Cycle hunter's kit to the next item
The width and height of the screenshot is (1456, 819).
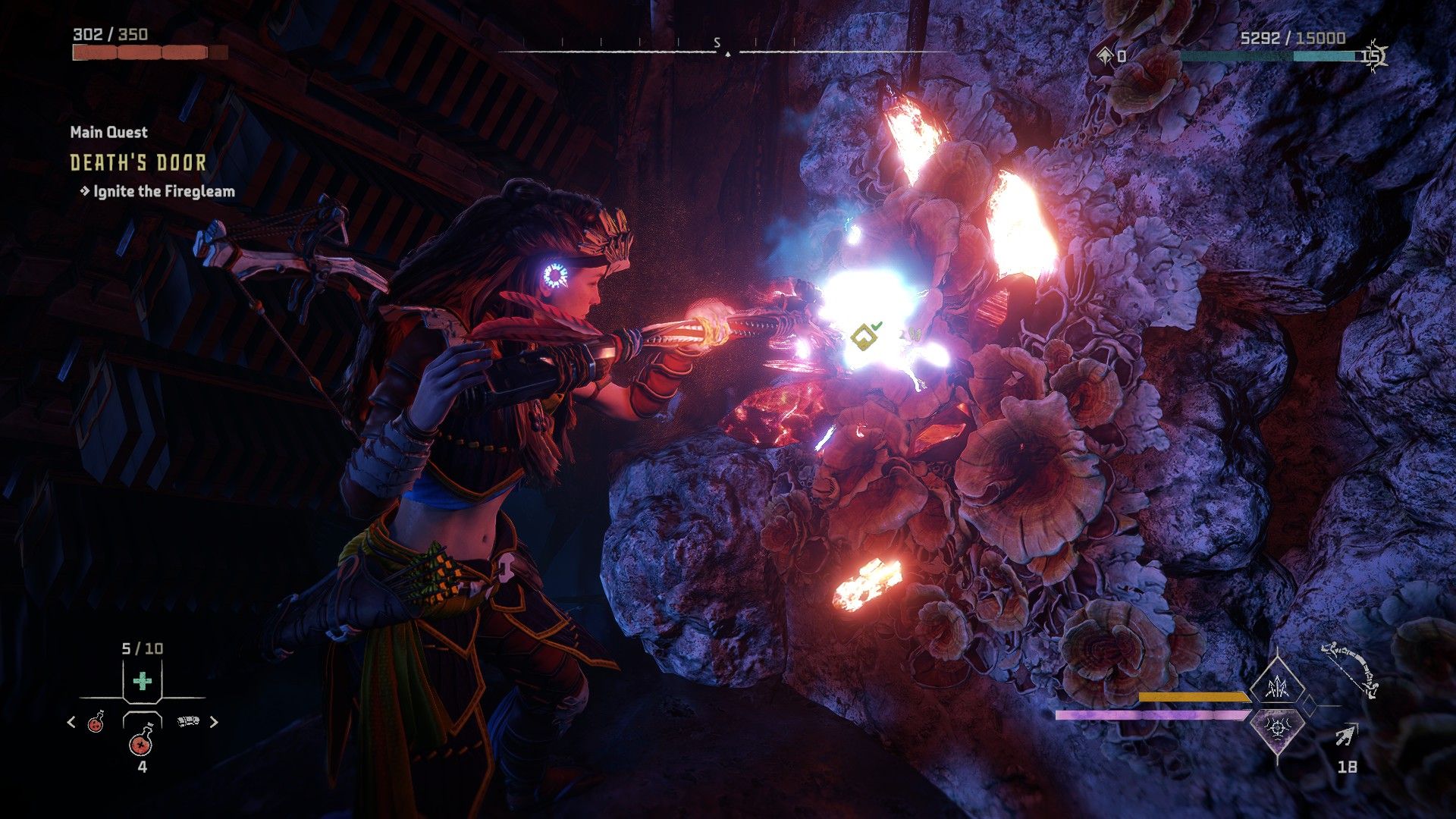(214, 722)
